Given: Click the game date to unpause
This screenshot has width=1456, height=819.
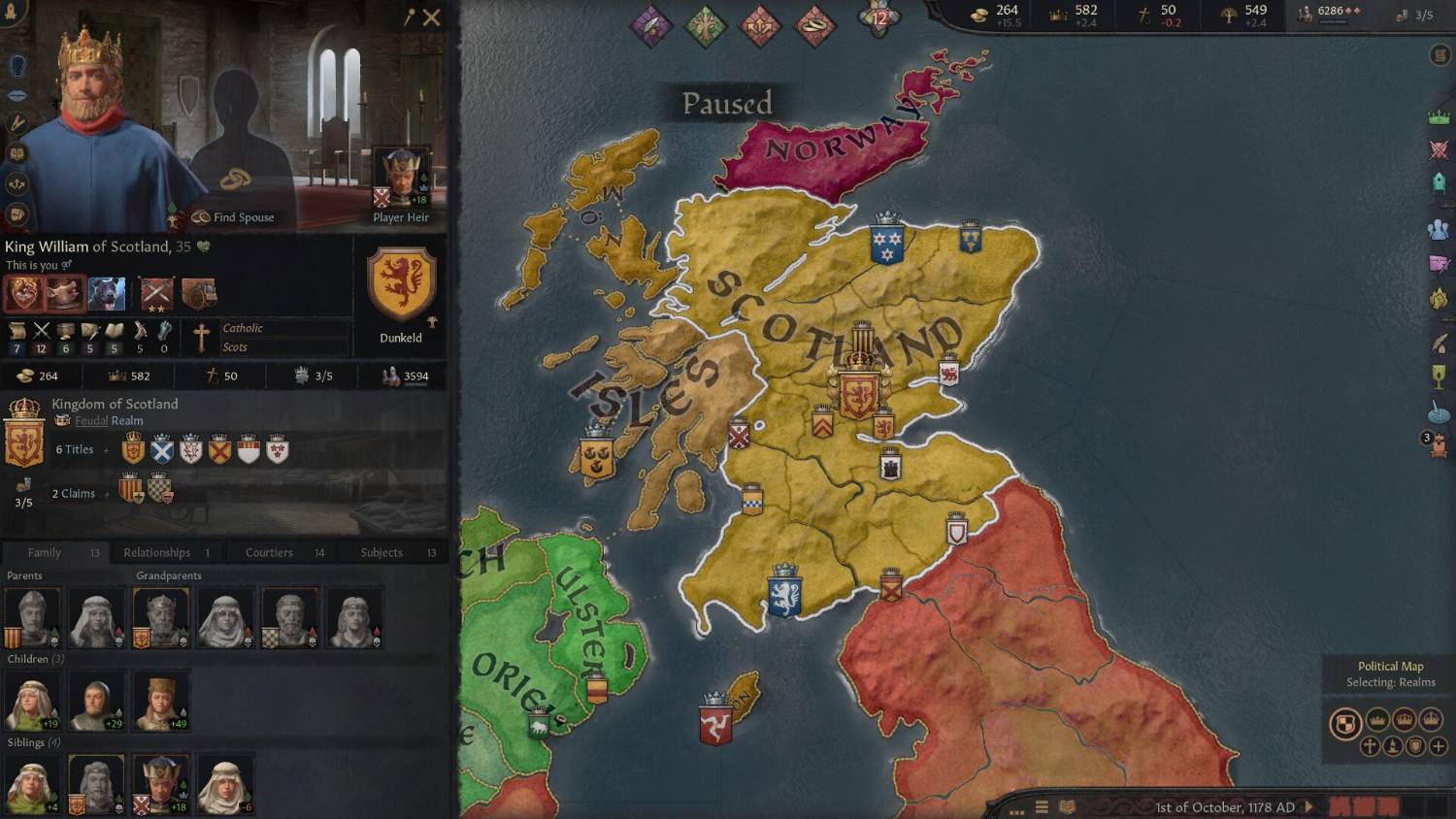Looking at the screenshot, I should pyautogui.click(x=1225, y=807).
